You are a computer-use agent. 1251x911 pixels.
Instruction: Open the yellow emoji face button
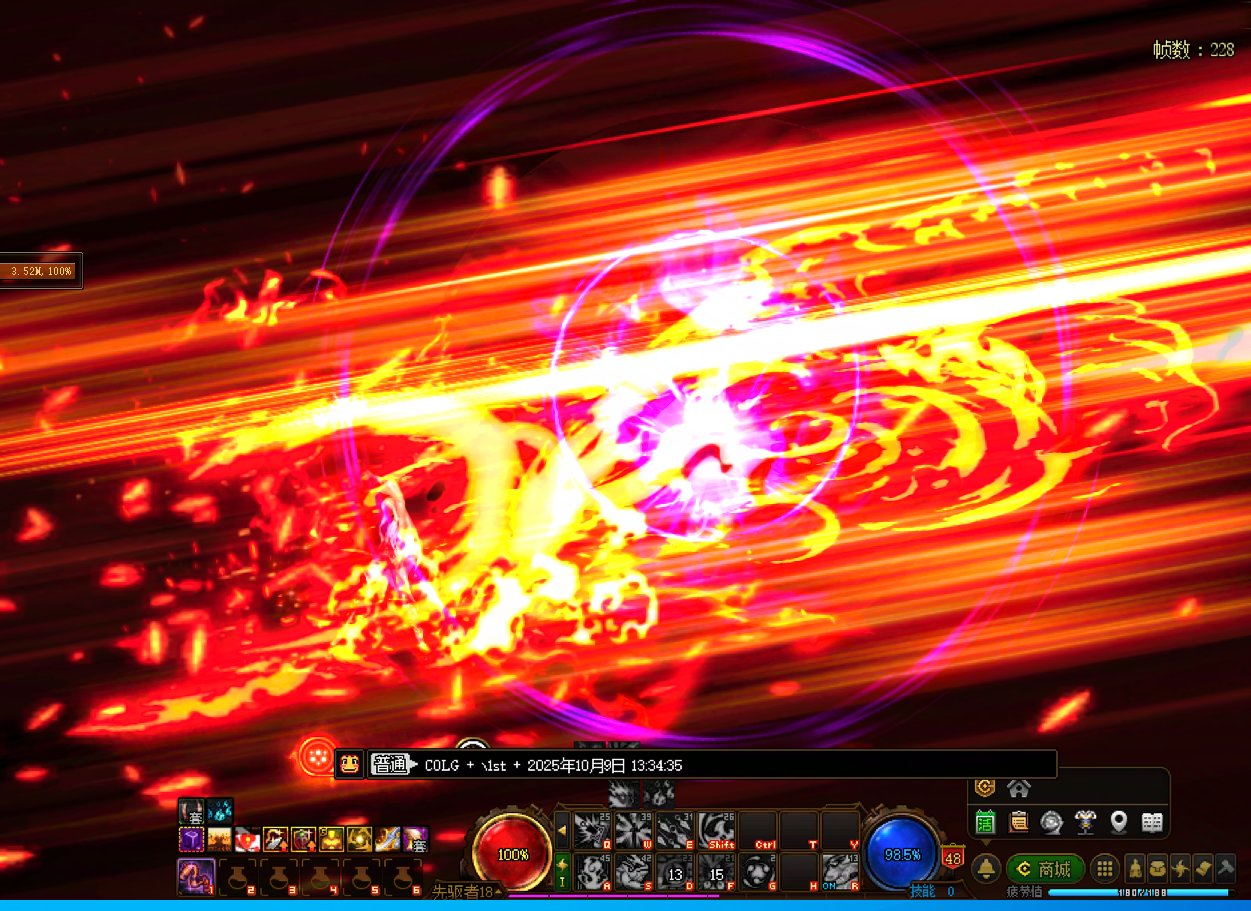click(348, 764)
